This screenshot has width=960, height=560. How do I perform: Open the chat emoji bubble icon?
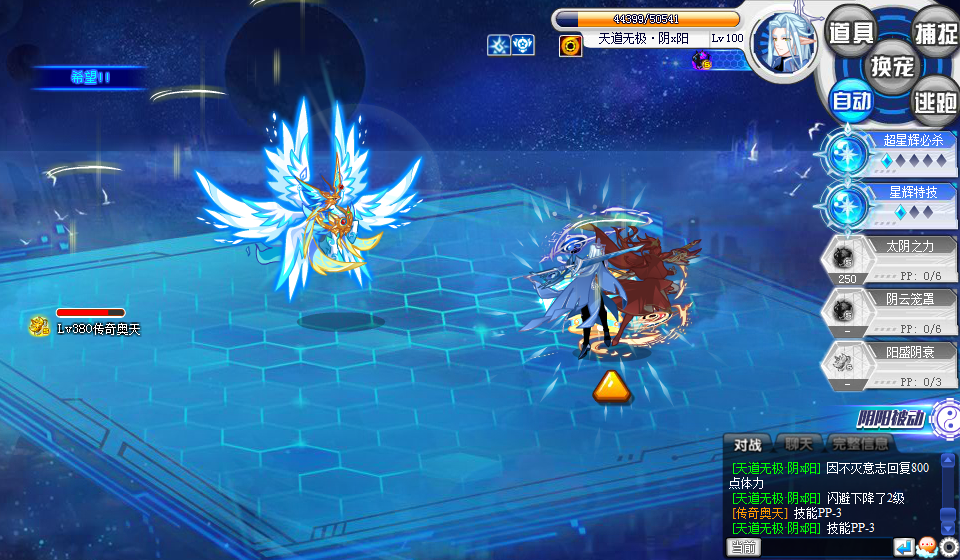click(926, 547)
